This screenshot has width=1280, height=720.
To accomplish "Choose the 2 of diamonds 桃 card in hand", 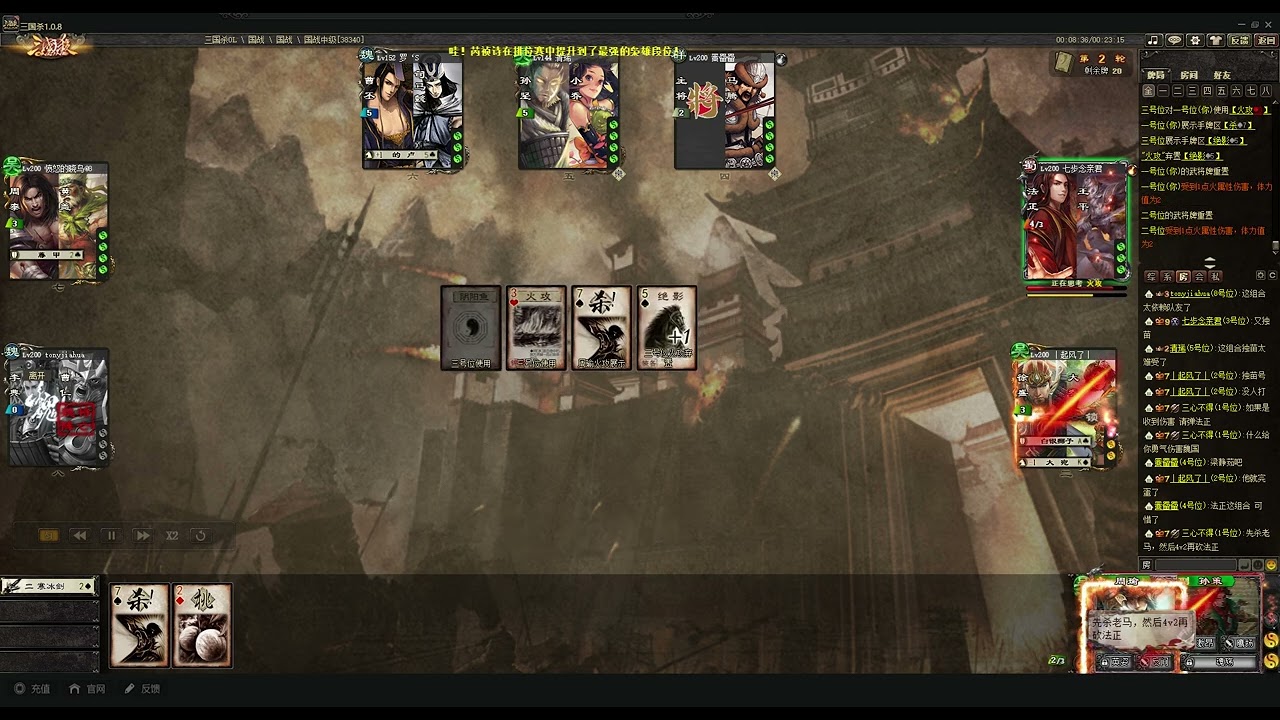I will click(x=202, y=626).
